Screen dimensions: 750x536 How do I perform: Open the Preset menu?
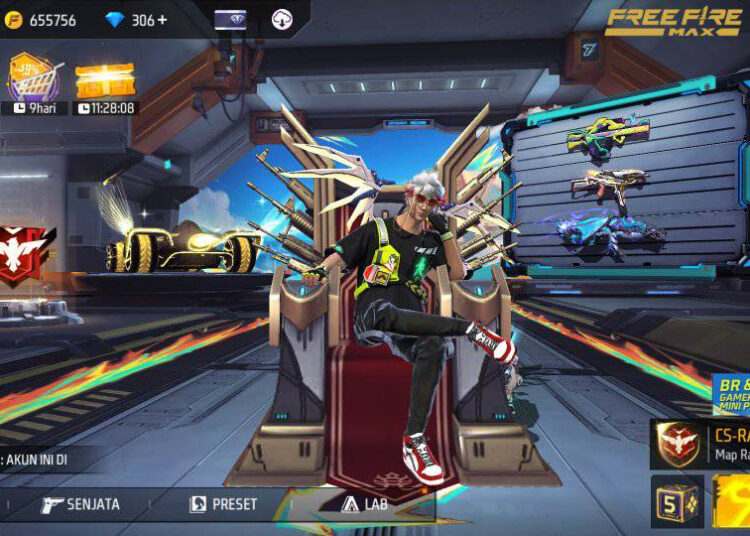[x=224, y=504]
